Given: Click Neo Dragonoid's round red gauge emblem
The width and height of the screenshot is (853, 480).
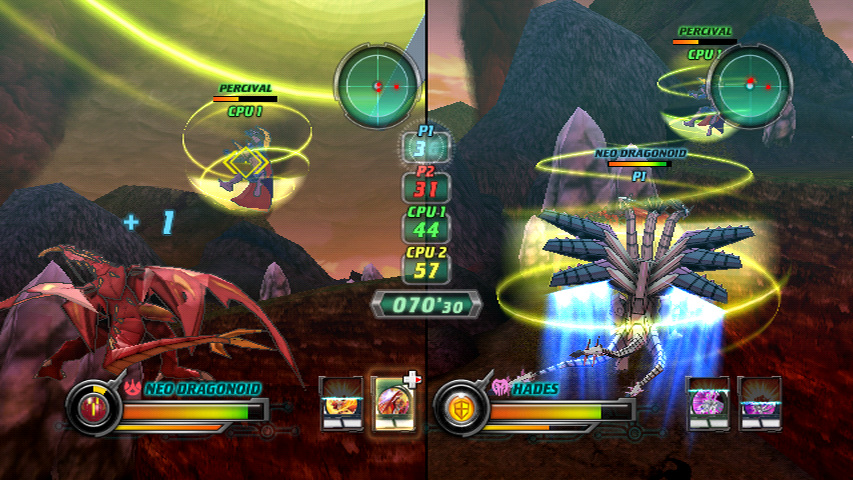Looking at the screenshot, I should point(93,408).
